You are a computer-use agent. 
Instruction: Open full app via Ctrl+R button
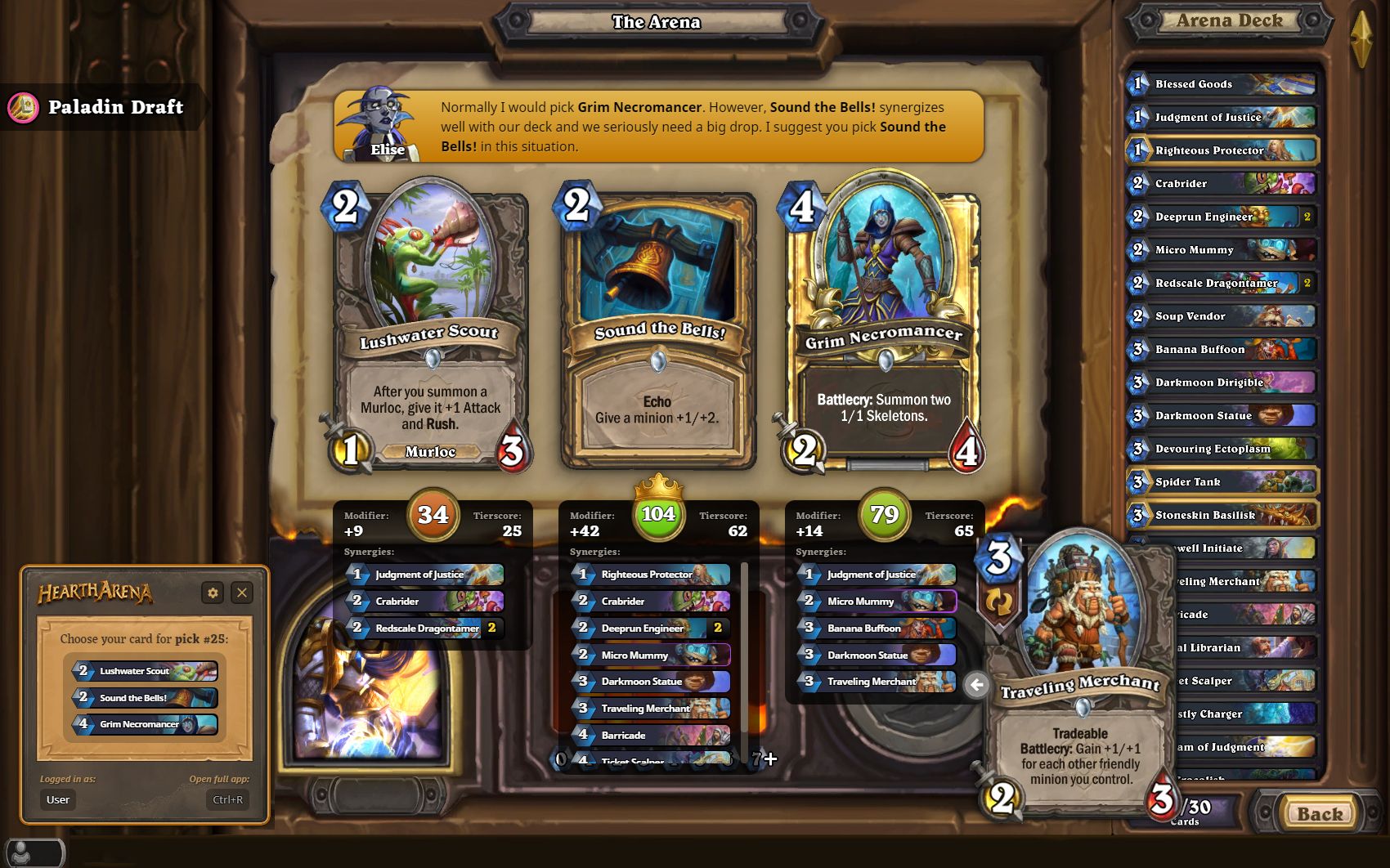[226, 800]
